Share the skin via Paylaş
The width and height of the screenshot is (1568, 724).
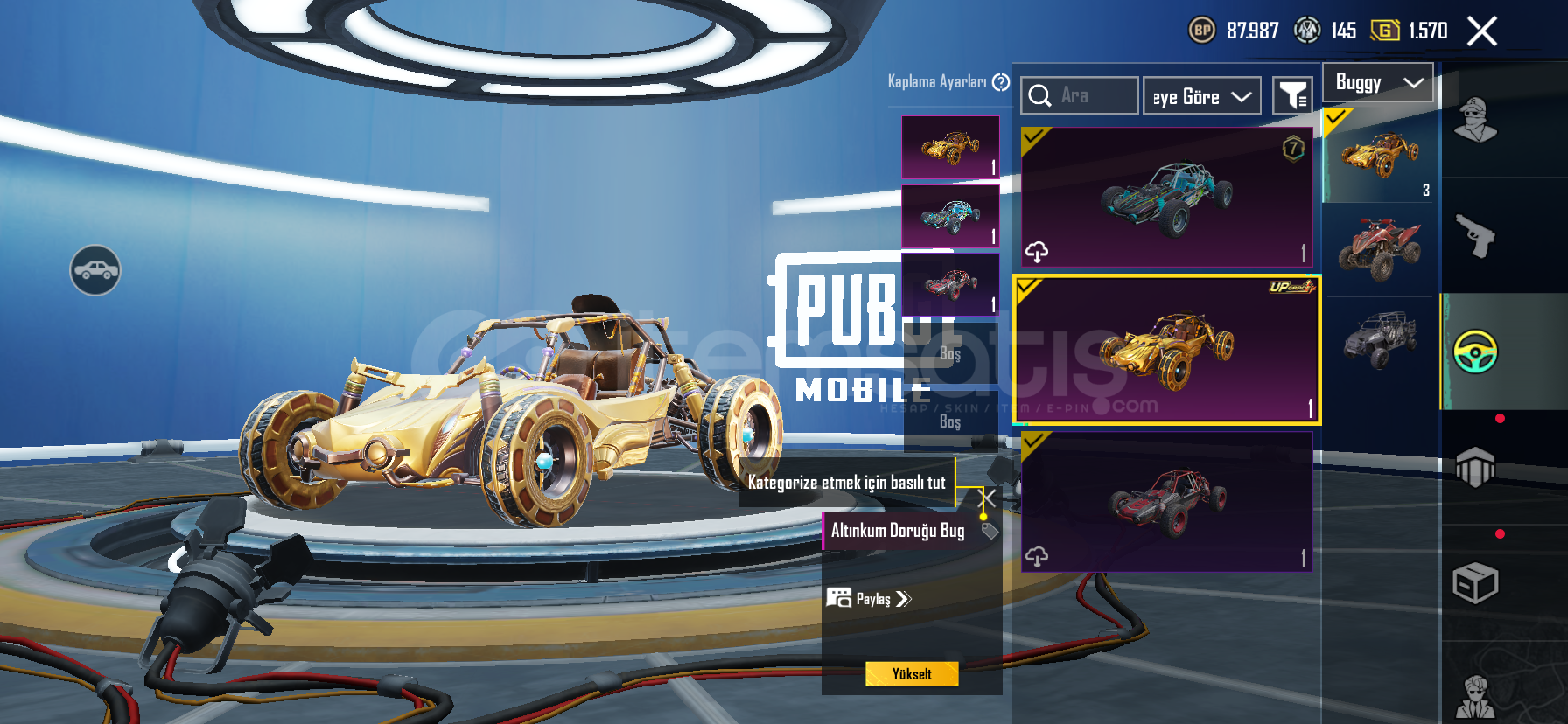point(870,599)
